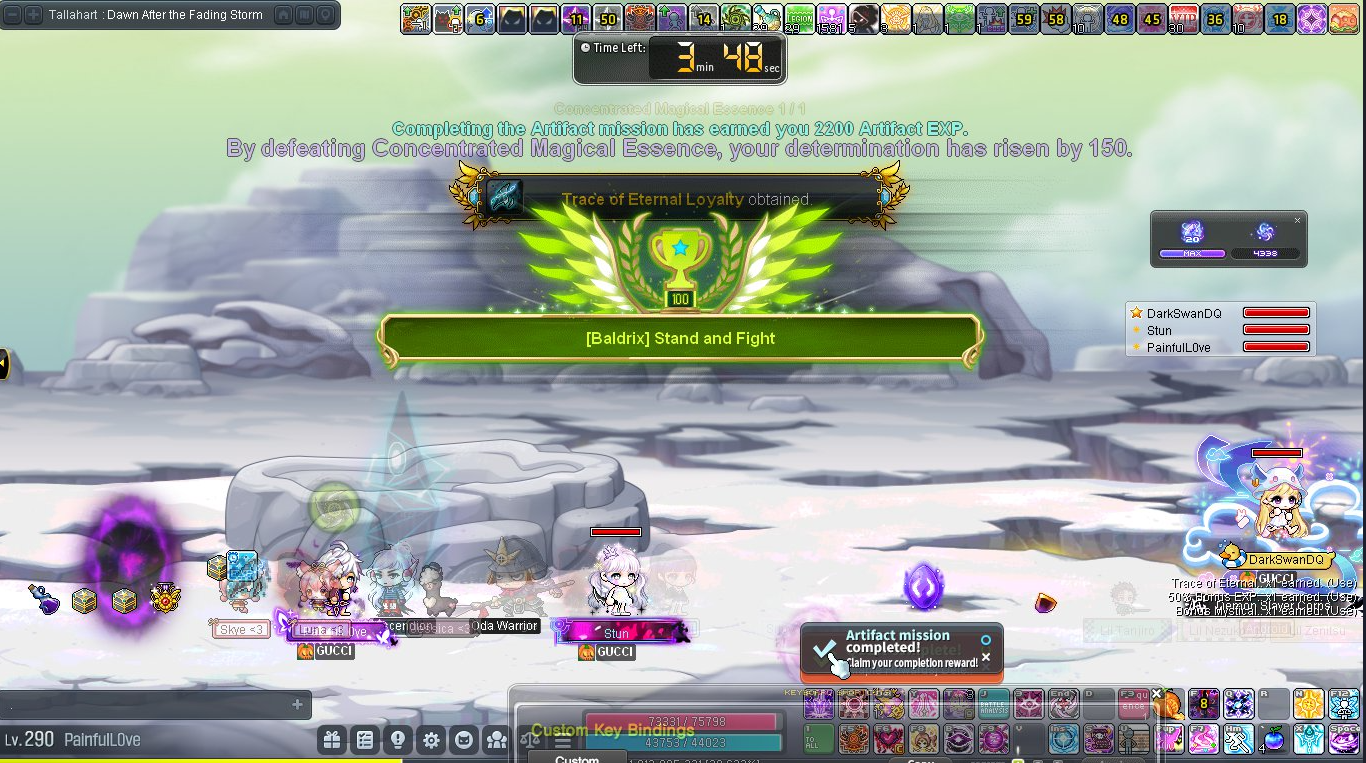The width and height of the screenshot is (1366, 763).
Task: Close the Artifact mission completed notification
Action: [986, 657]
